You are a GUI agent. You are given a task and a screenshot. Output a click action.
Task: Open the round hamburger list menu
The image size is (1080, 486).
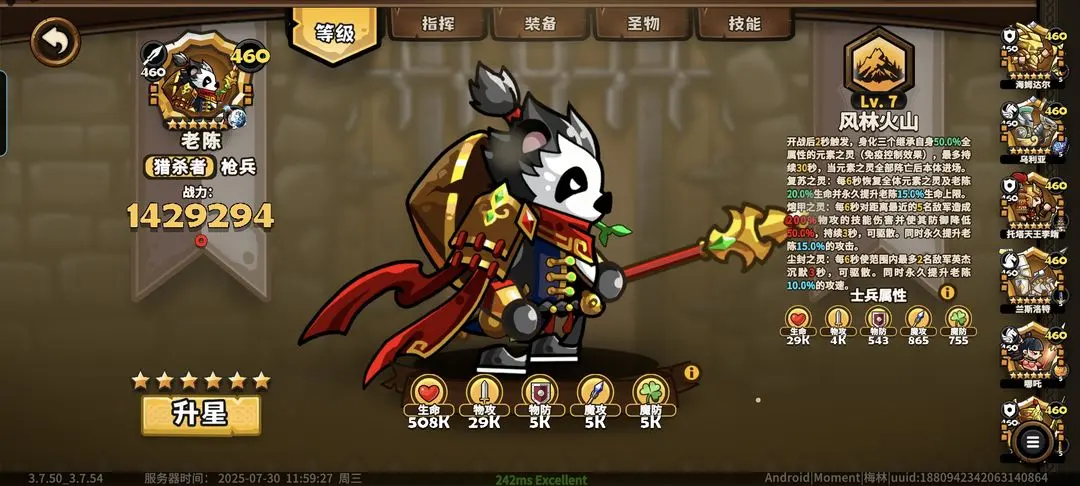click(x=1033, y=440)
